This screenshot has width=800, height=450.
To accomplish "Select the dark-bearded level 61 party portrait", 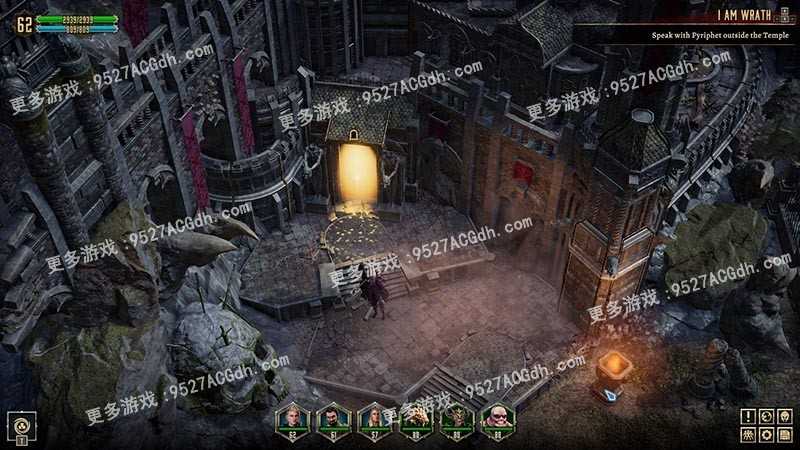I will tap(333, 416).
